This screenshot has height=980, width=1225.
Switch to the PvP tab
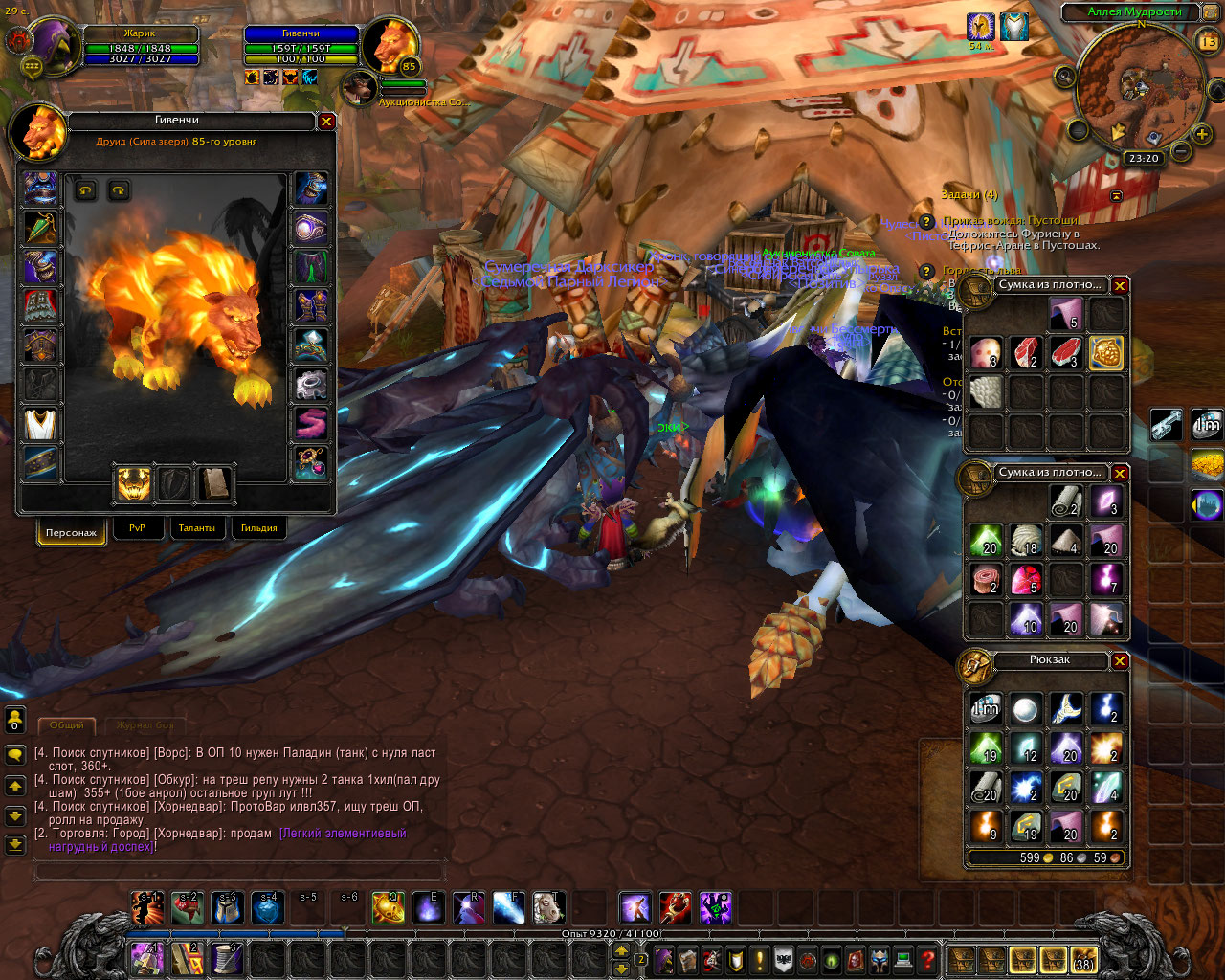(137, 528)
